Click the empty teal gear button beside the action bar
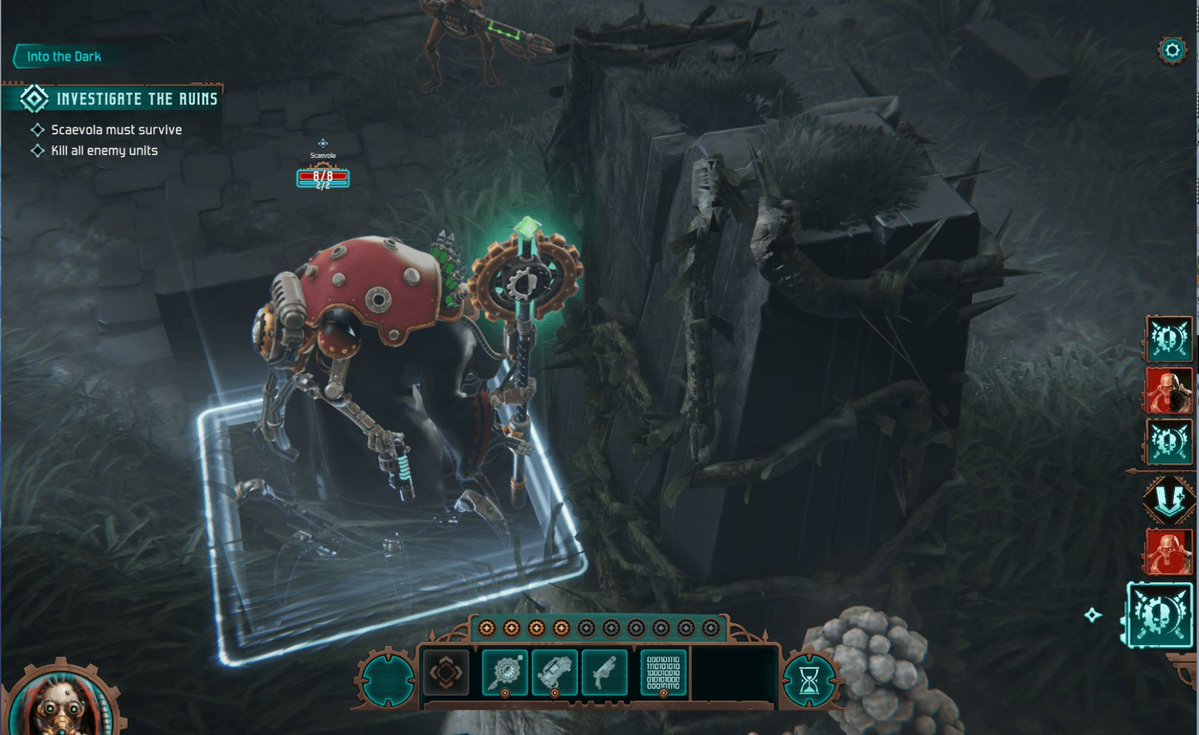Viewport: 1199px width, 735px height. point(385,679)
